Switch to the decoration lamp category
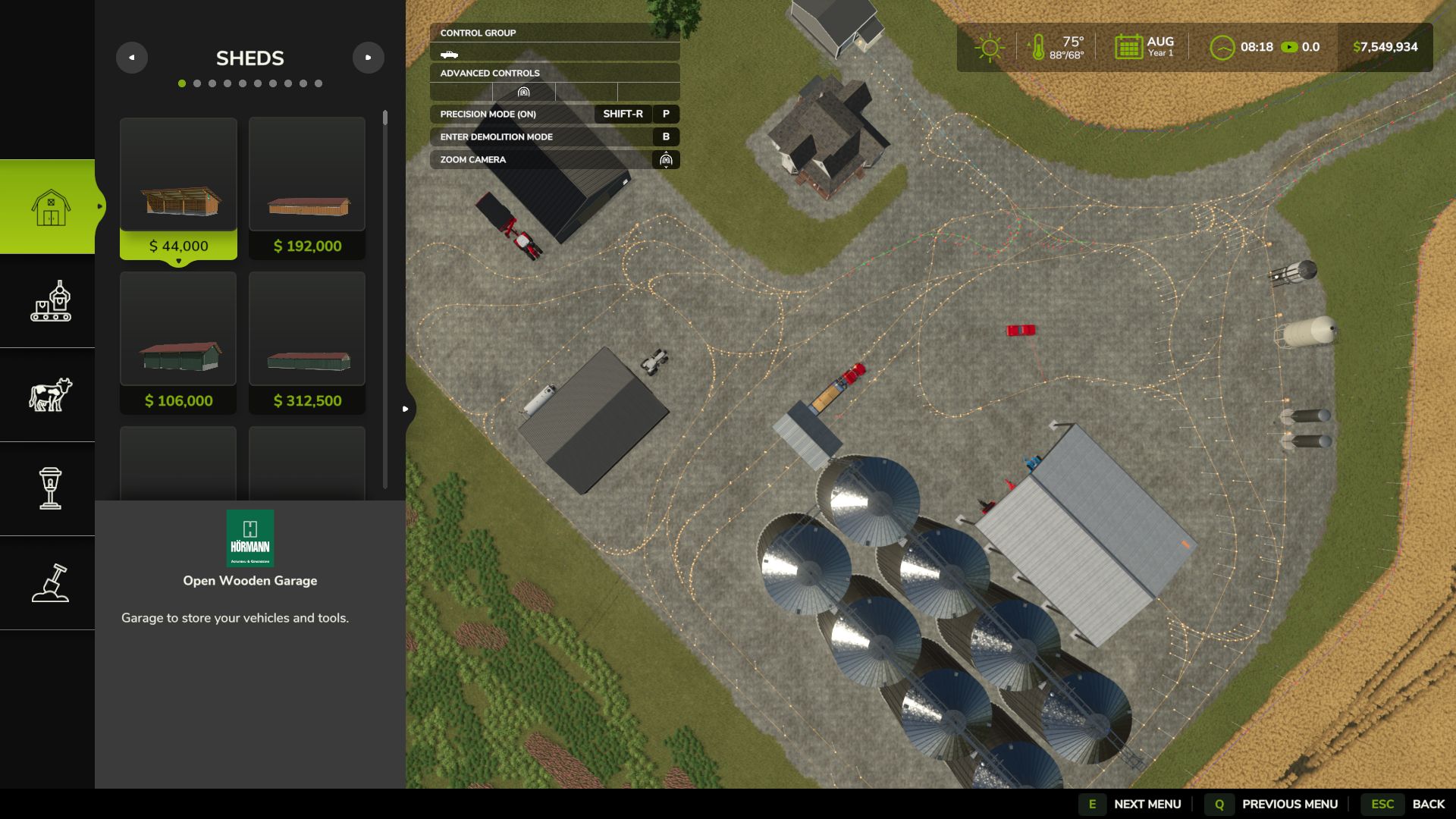1456x819 pixels. pyautogui.click(x=50, y=489)
